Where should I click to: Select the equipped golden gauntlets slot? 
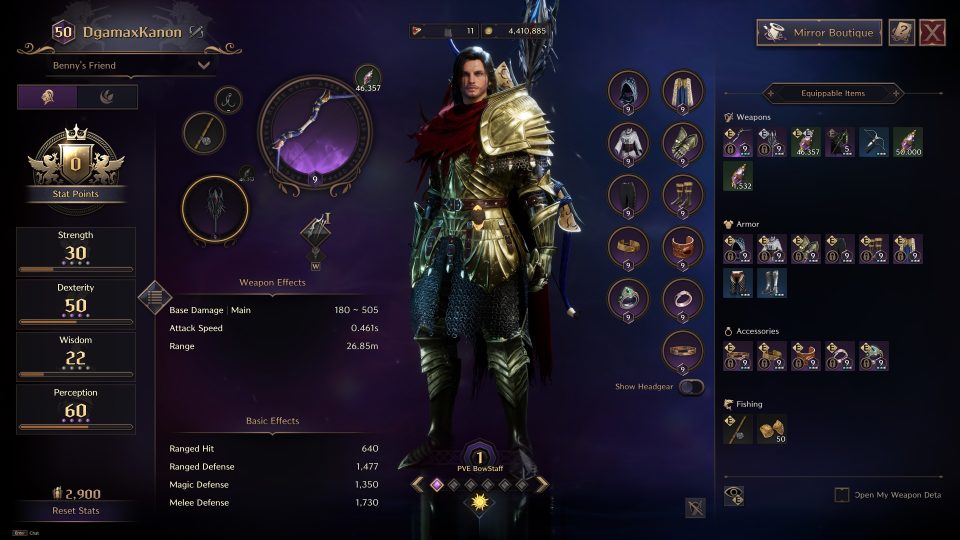tap(683, 143)
